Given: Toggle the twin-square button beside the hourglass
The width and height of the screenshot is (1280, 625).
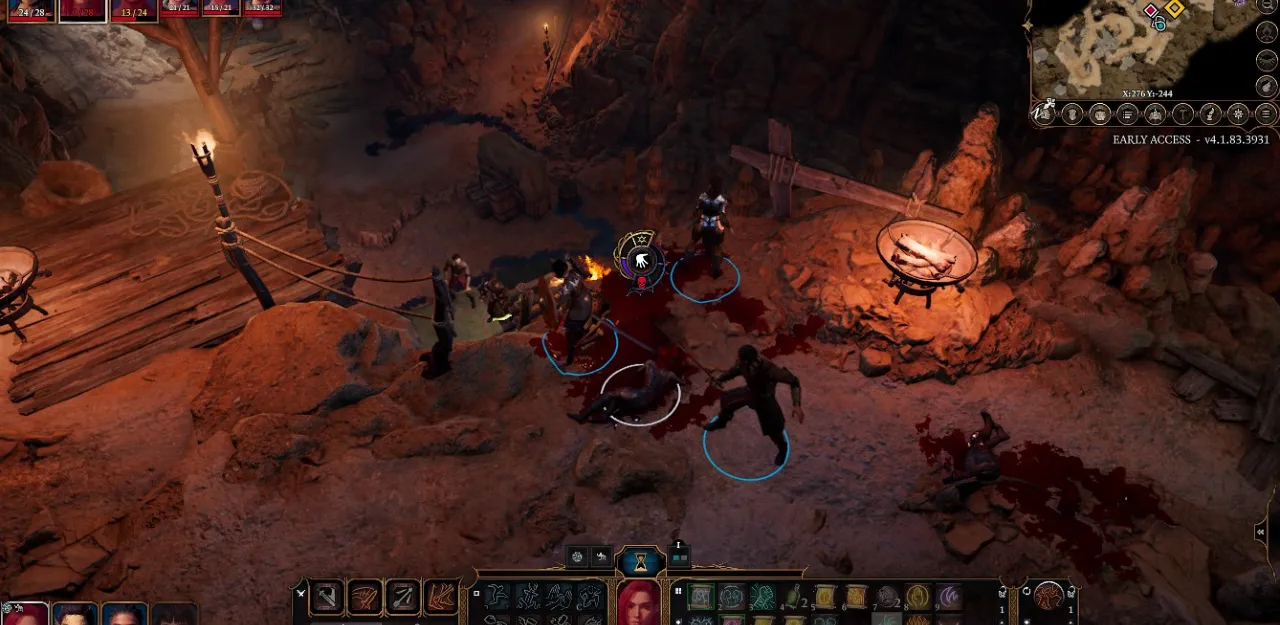Looking at the screenshot, I should (x=679, y=556).
